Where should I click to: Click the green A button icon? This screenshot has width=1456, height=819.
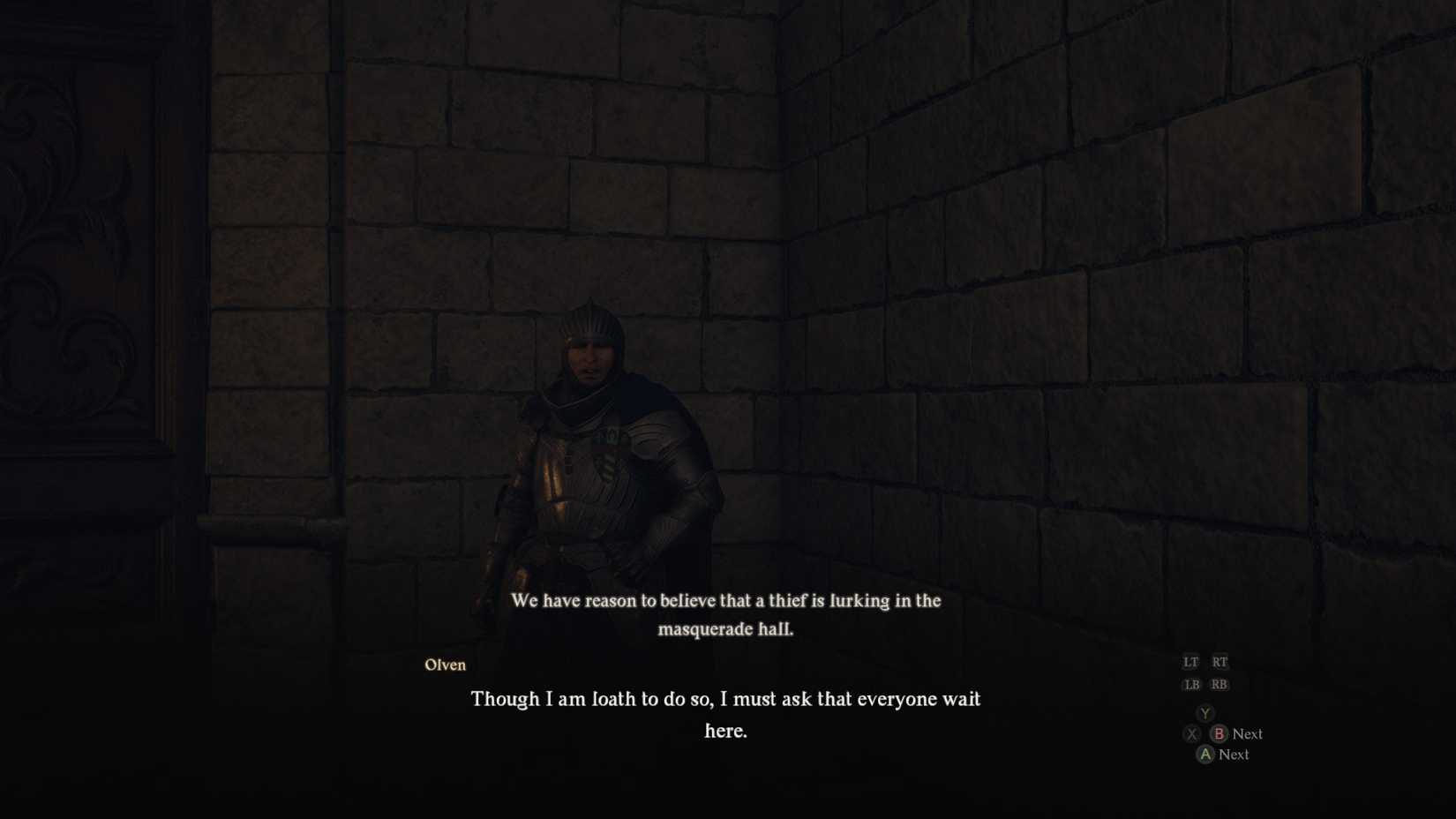(1205, 755)
